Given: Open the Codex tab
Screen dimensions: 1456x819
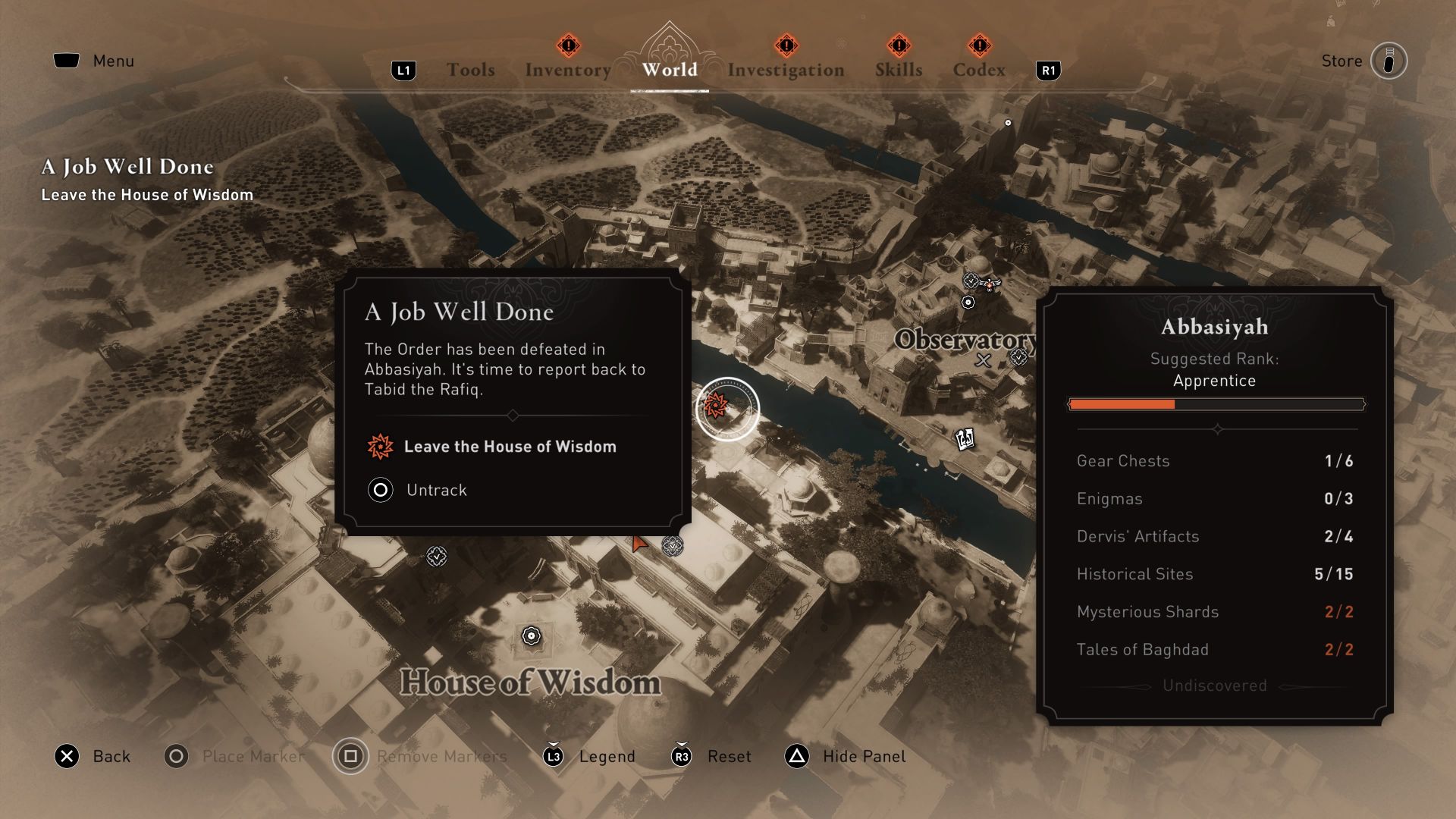Looking at the screenshot, I should point(978,68).
